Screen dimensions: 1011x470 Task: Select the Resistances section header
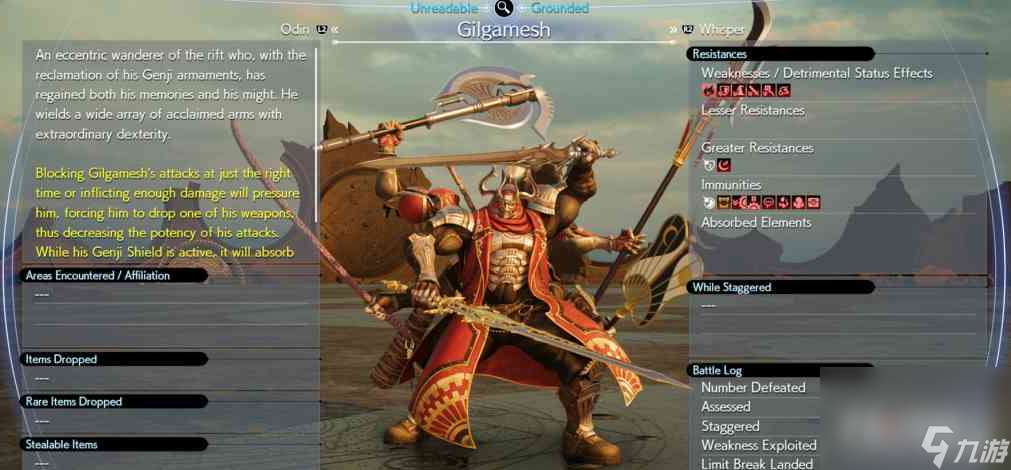[720, 53]
